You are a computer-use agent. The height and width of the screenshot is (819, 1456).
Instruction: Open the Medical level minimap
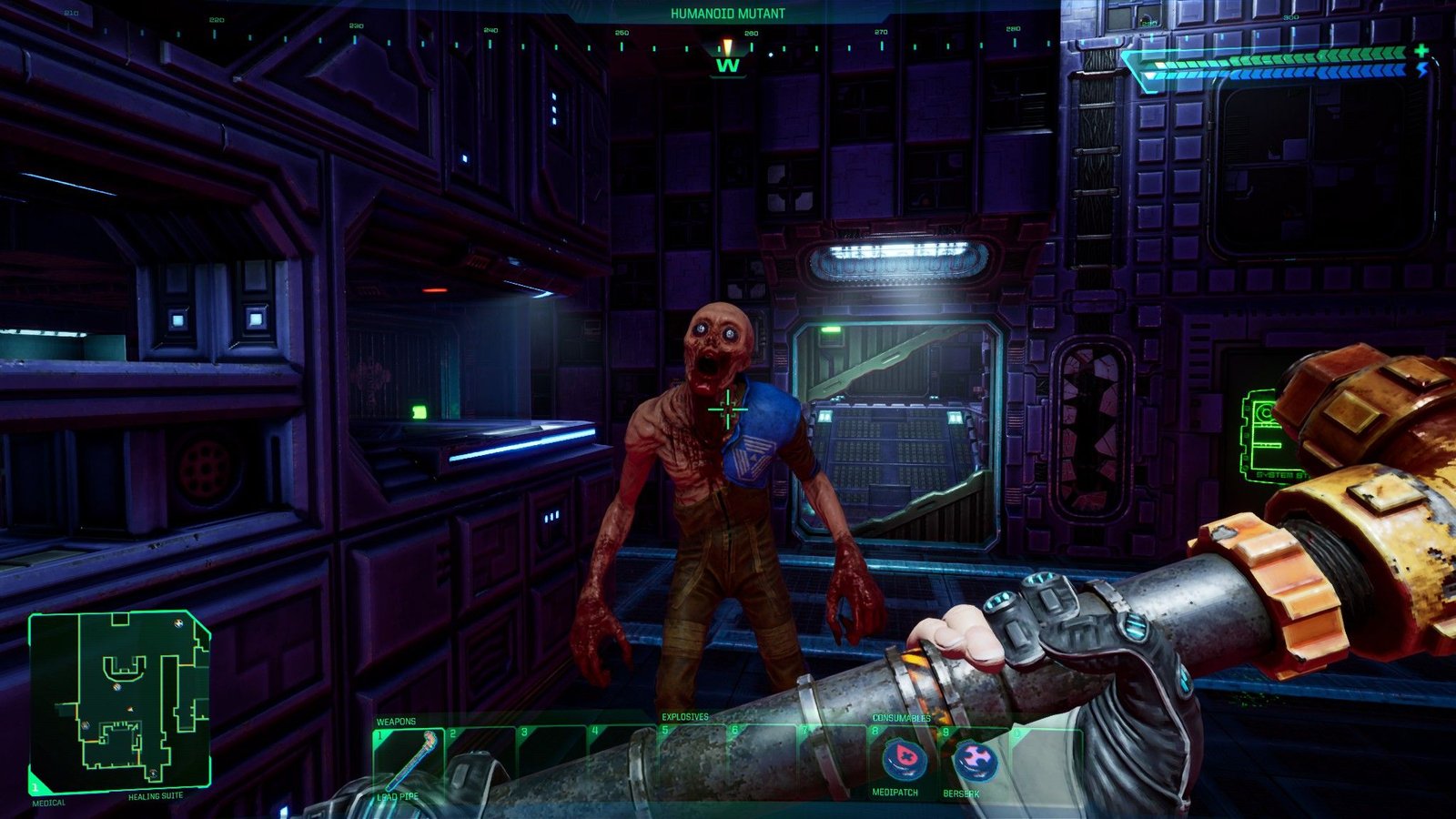coord(120,701)
